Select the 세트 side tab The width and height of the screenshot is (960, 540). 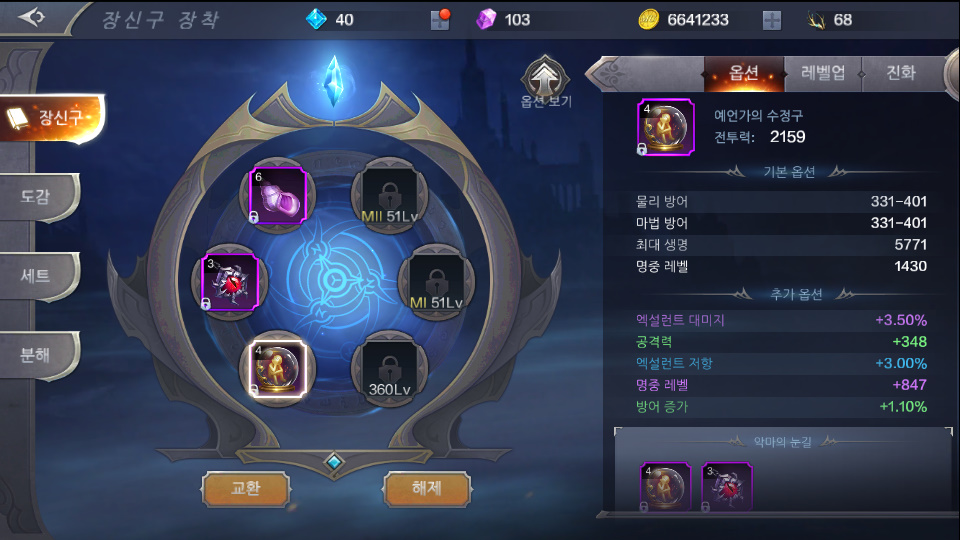tap(38, 275)
